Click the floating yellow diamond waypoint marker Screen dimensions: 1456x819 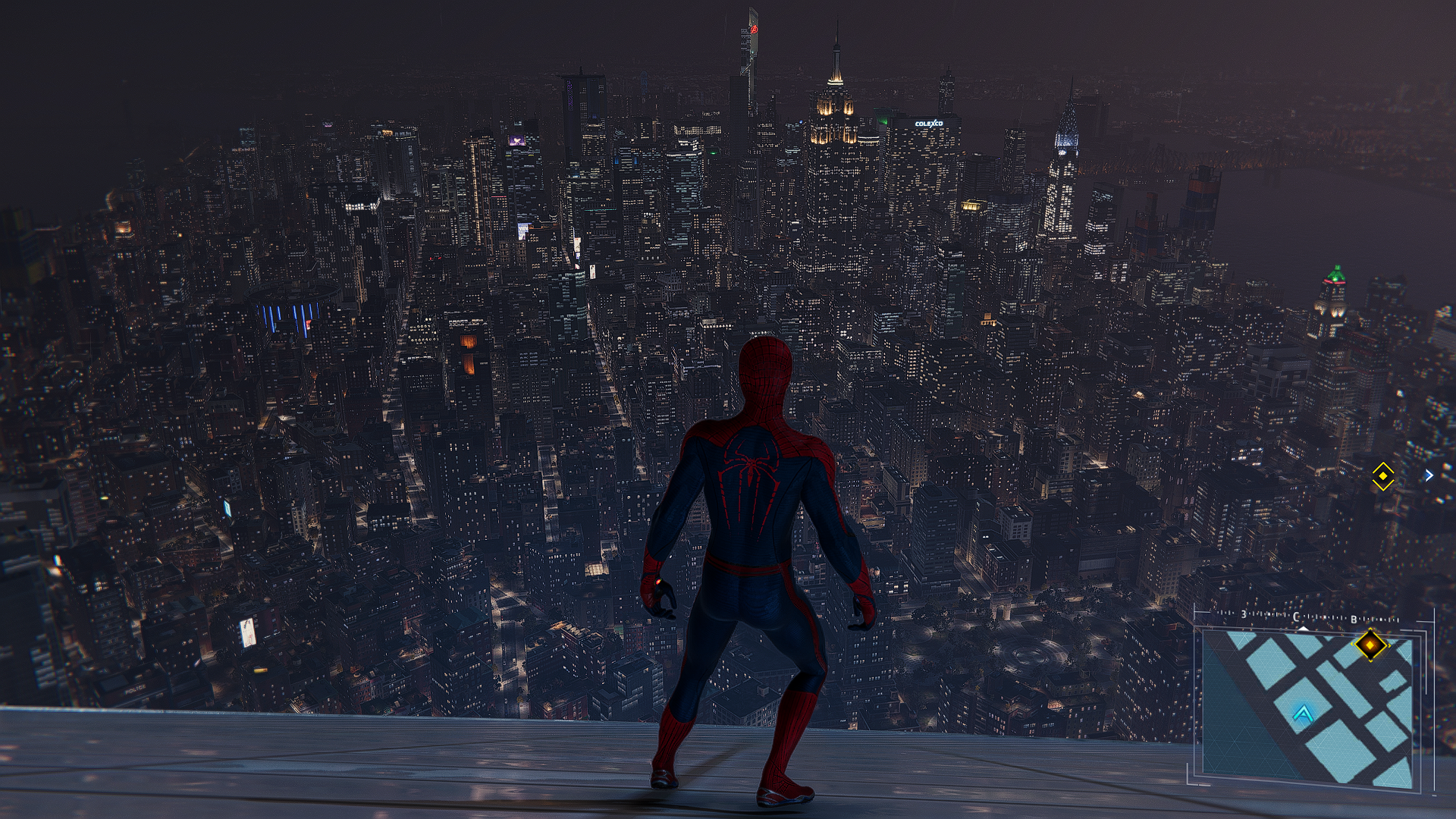coord(1383,476)
